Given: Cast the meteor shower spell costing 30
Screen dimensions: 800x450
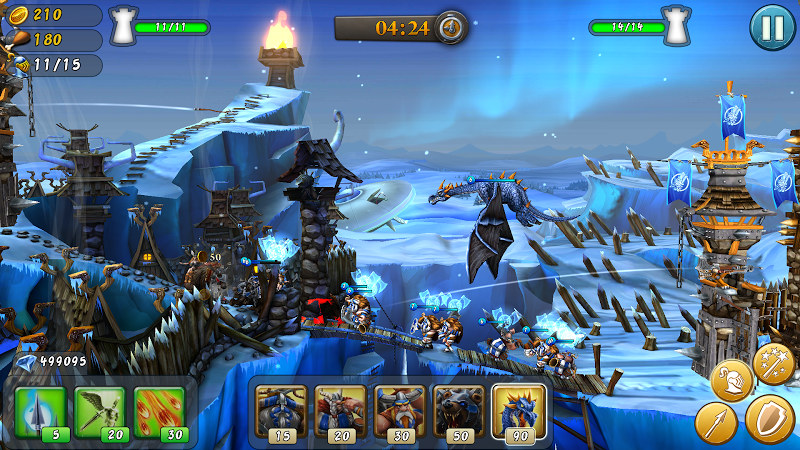Looking at the screenshot, I should (x=159, y=411).
